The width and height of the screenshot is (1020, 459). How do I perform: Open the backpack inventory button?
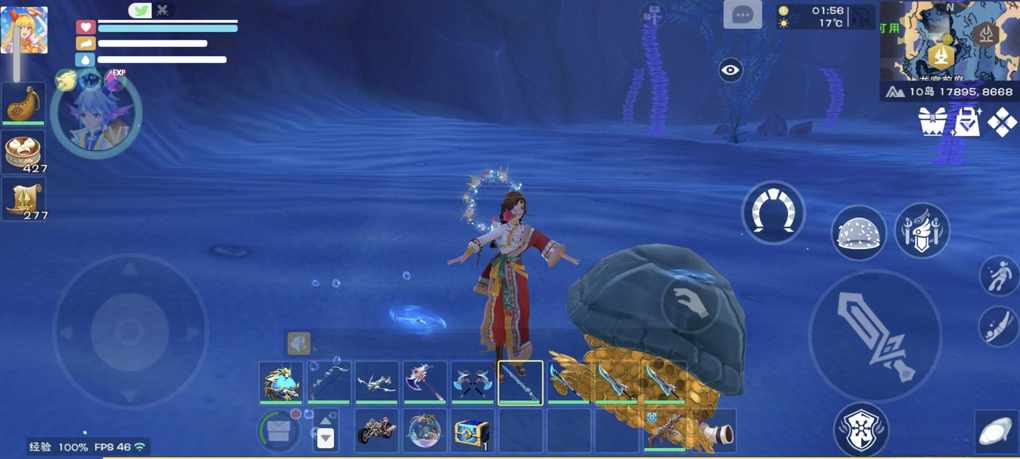tap(280, 431)
